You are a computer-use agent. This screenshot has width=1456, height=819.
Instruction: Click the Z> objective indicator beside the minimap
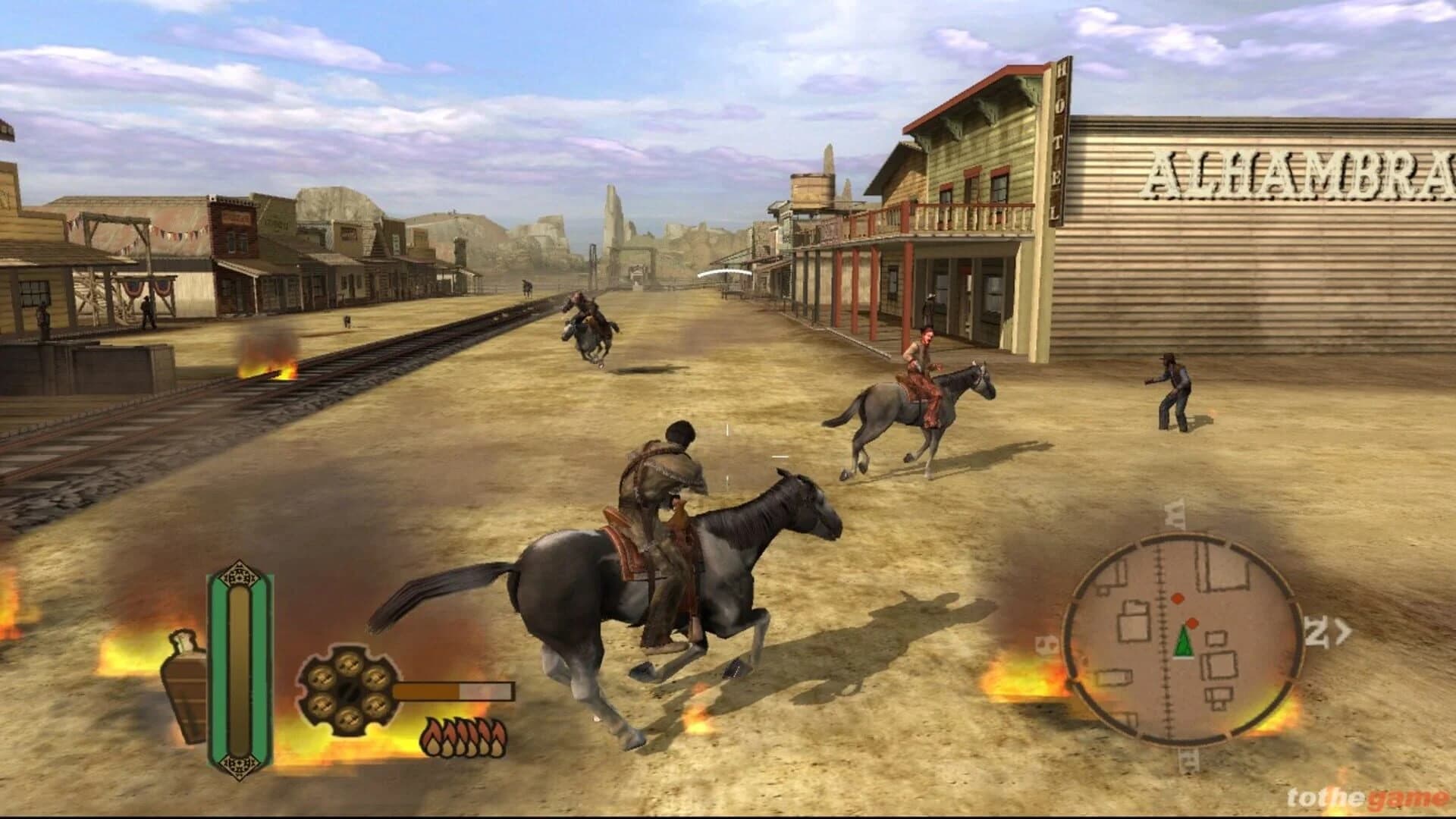tap(1327, 629)
